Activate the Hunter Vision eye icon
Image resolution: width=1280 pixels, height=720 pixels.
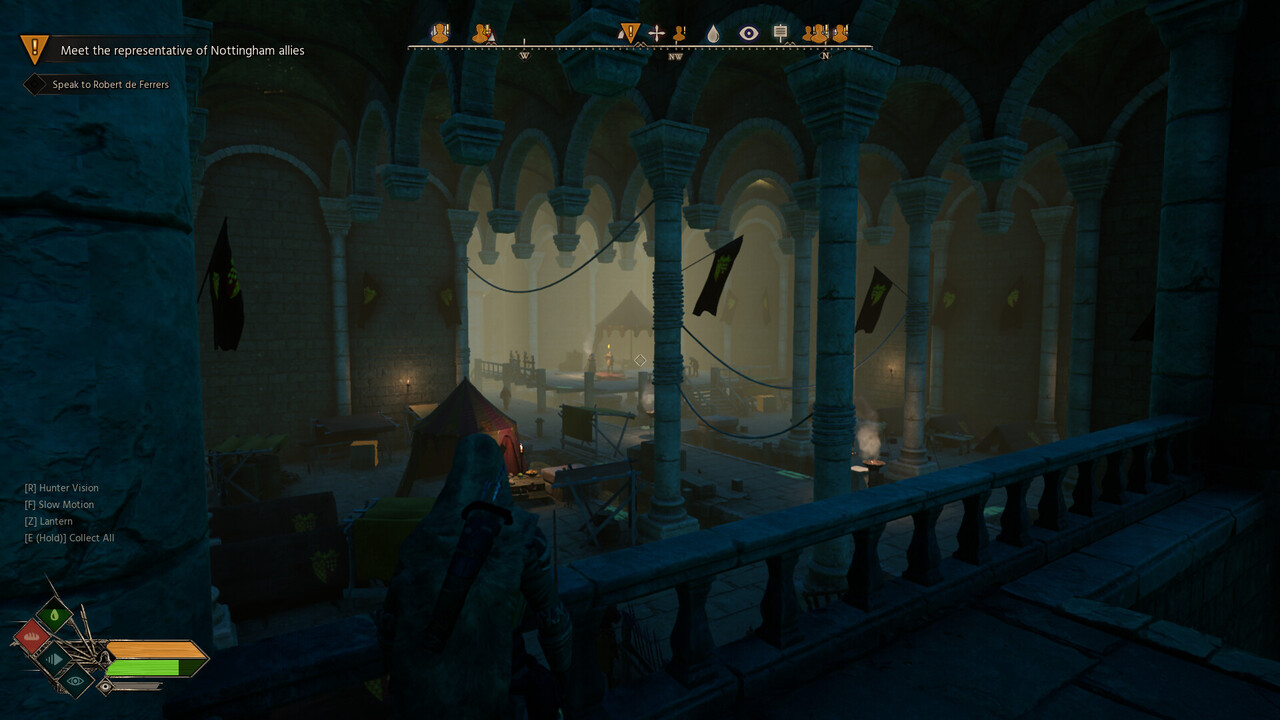click(x=76, y=680)
